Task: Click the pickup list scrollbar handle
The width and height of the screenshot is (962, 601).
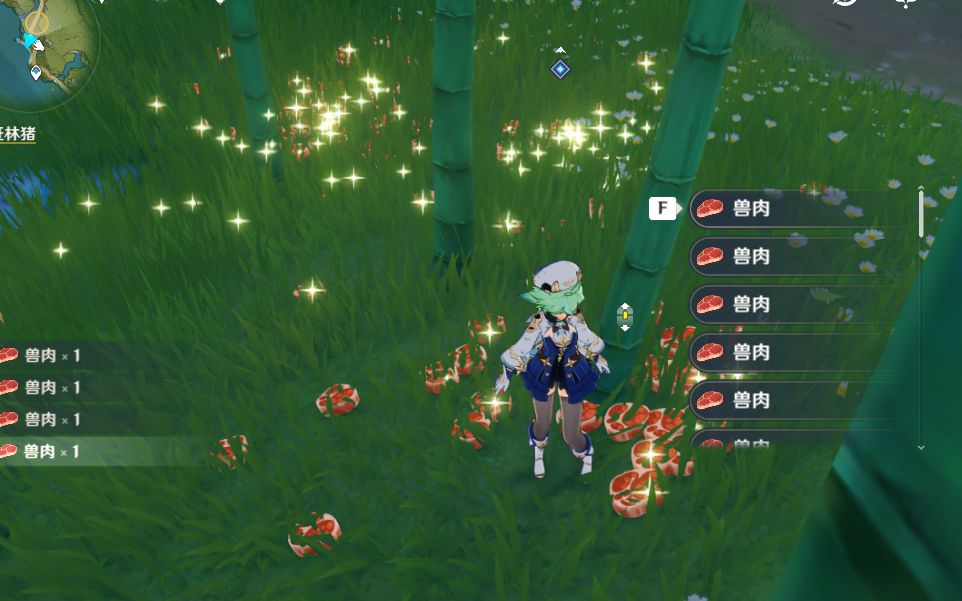Action: point(921,211)
